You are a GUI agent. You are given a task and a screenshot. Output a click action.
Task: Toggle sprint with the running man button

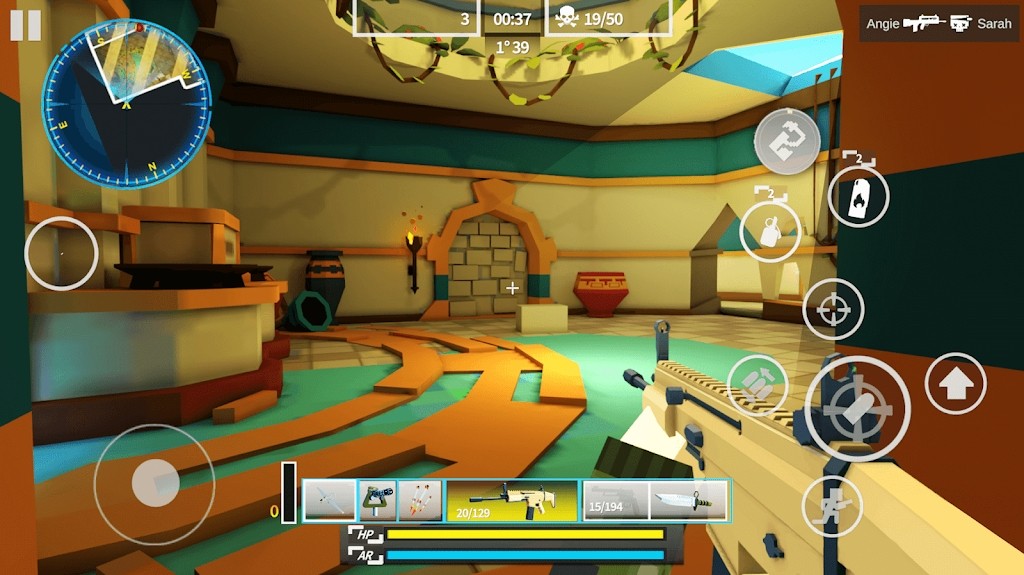(x=832, y=506)
